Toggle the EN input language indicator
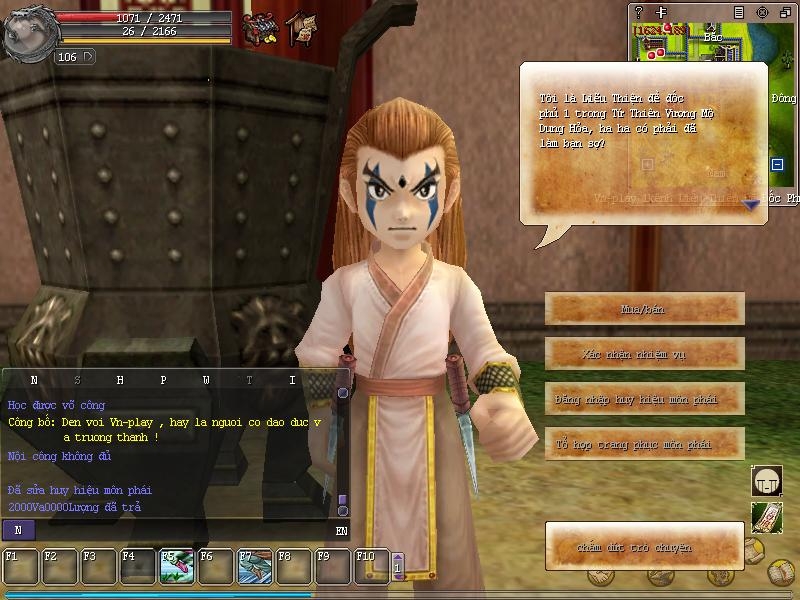The width and height of the screenshot is (800, 600). coord(341,530)
